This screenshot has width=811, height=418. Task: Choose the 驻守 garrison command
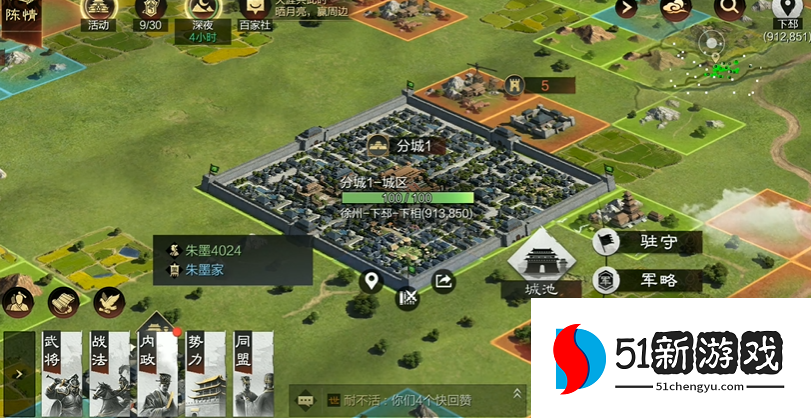click(649, 241)
